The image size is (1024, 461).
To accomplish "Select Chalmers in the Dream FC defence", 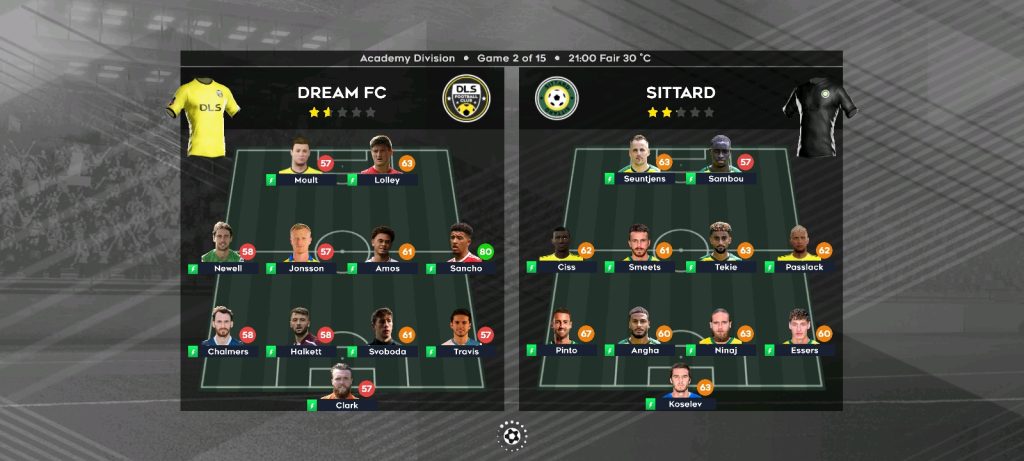I will pos(222,331).
